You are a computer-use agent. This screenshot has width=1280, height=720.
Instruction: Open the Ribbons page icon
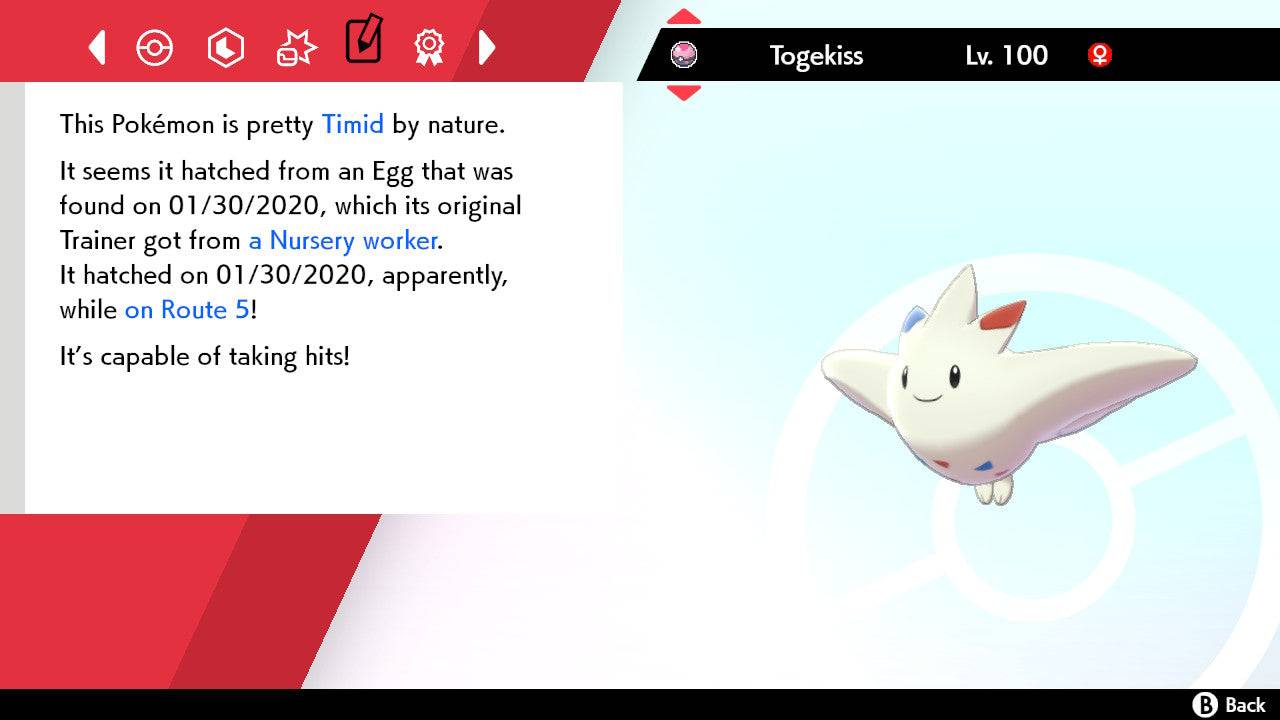click(x=429, y=47)
